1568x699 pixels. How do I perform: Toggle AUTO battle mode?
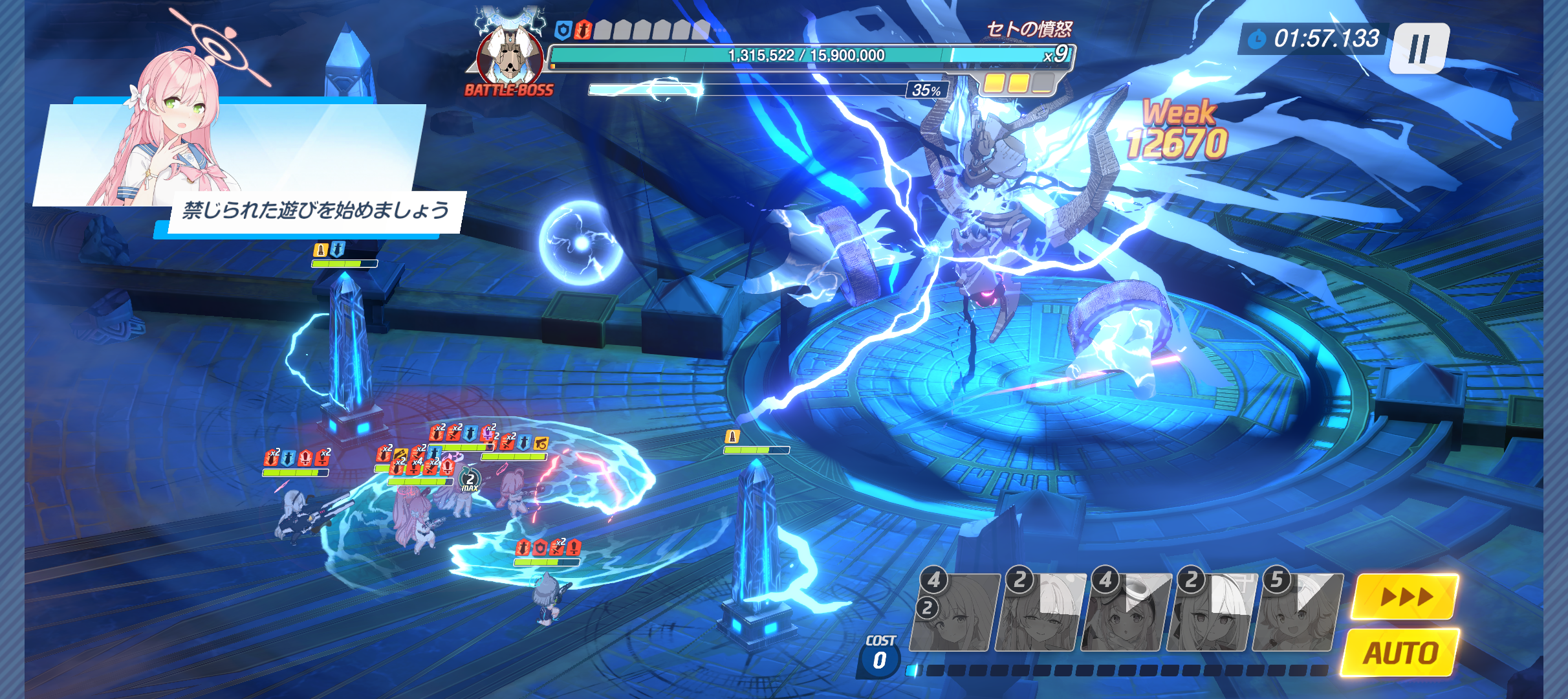[1401, 653]
